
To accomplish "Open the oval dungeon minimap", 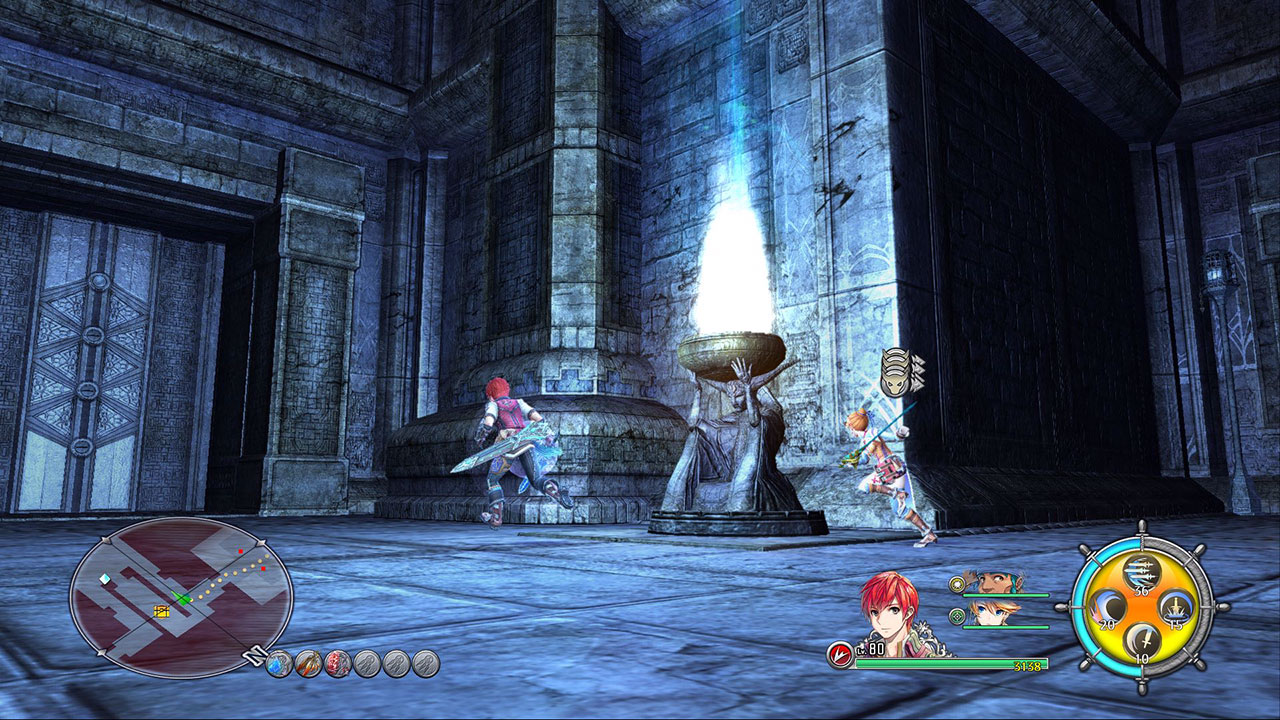I will [180, 596].
